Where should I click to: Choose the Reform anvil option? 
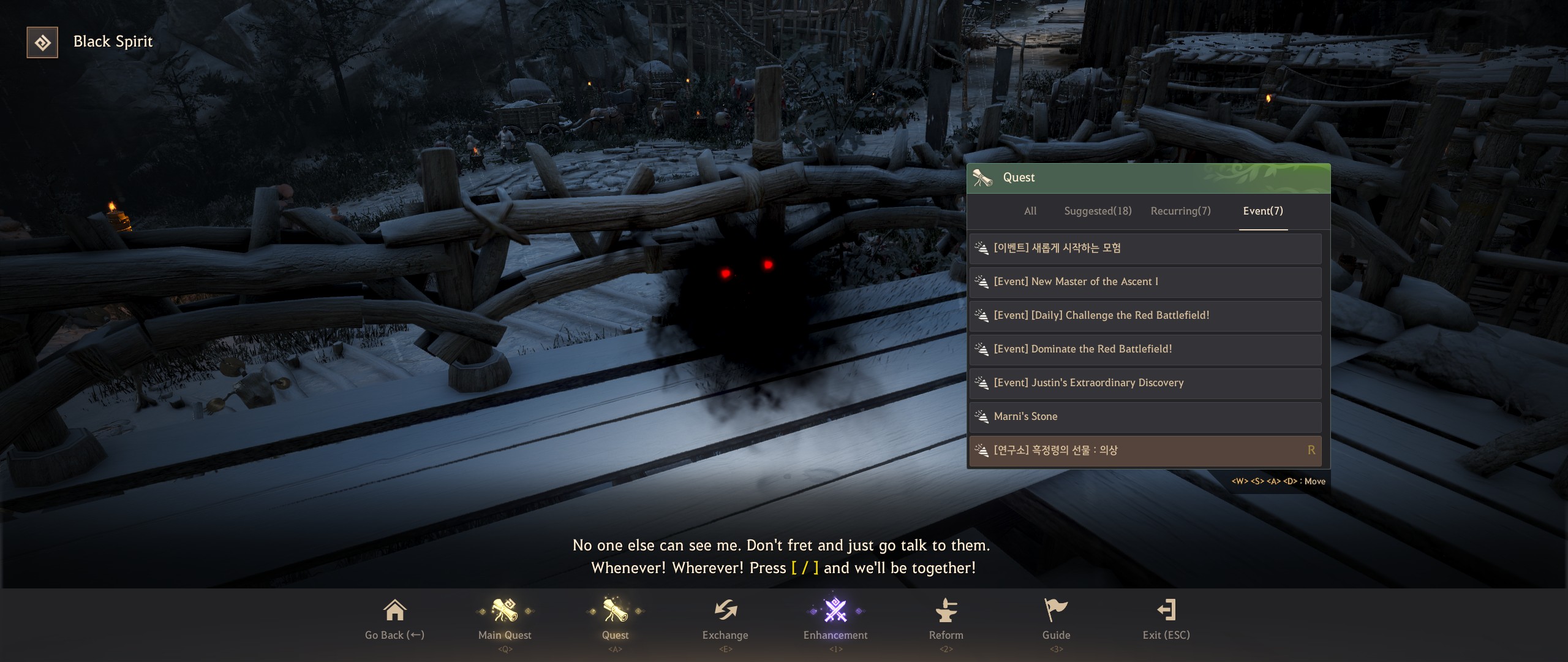point(946,619)
